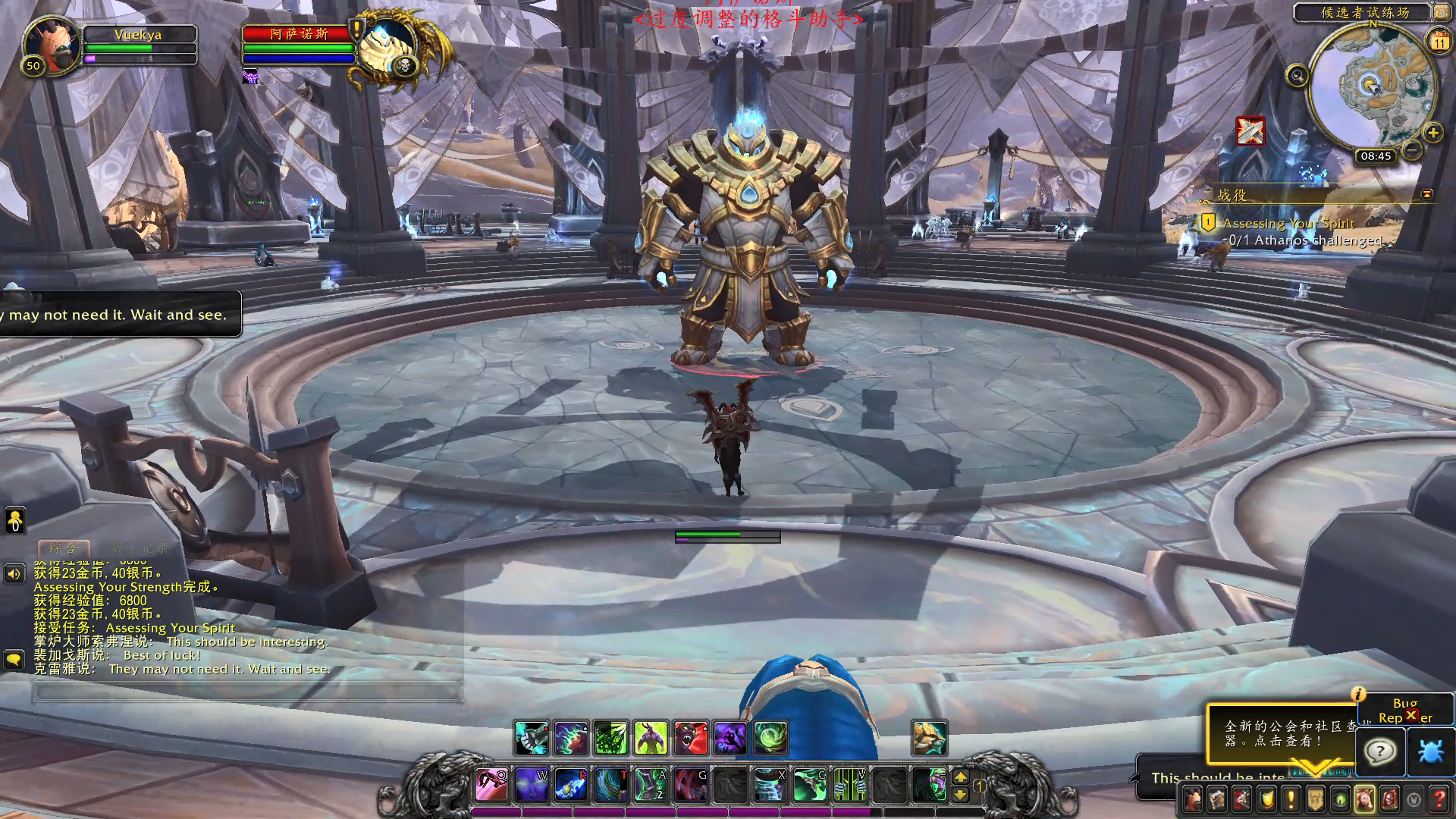Open the calendar showing day 11

[1439, 40]
